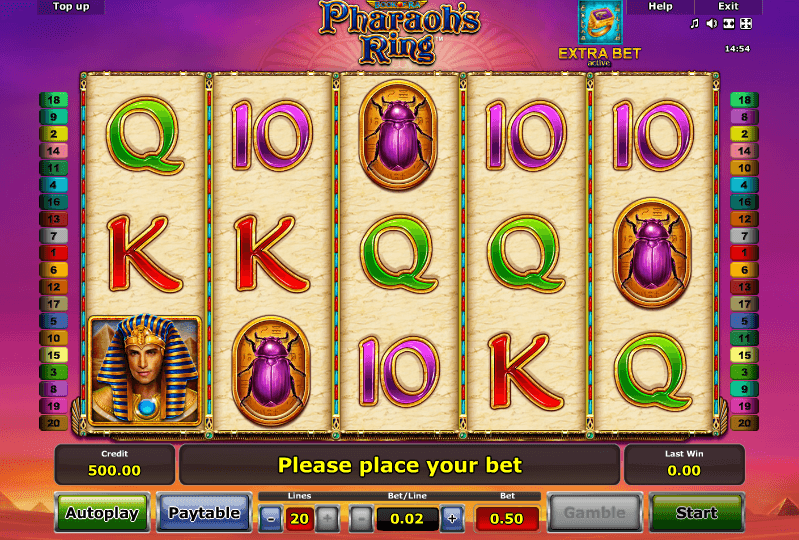Mute sound with the speaker icon
This screenshot has height=540, width=799.
click(712, 23)
